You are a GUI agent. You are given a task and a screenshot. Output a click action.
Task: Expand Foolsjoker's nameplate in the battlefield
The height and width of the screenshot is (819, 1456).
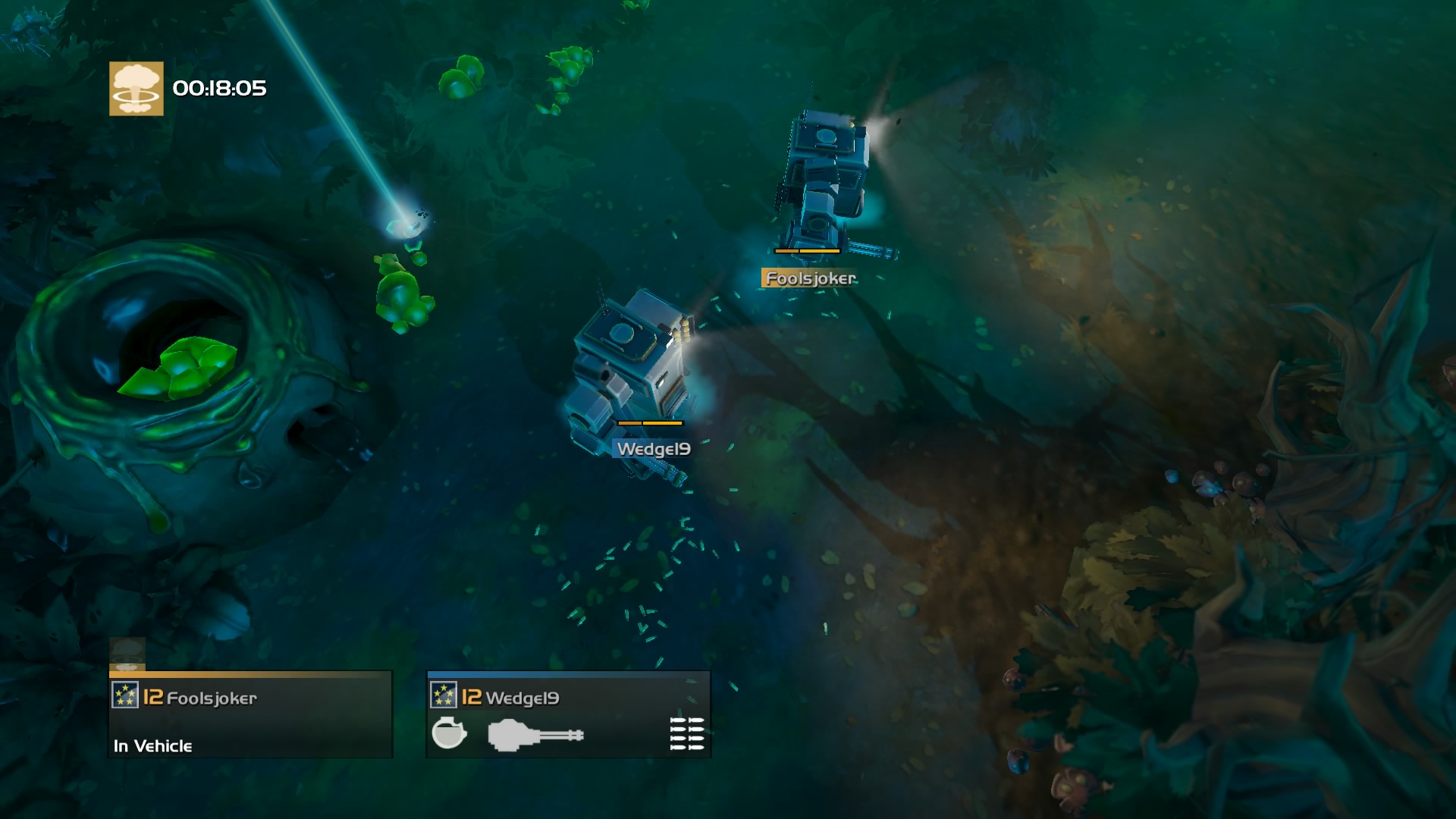coord(809,278)
